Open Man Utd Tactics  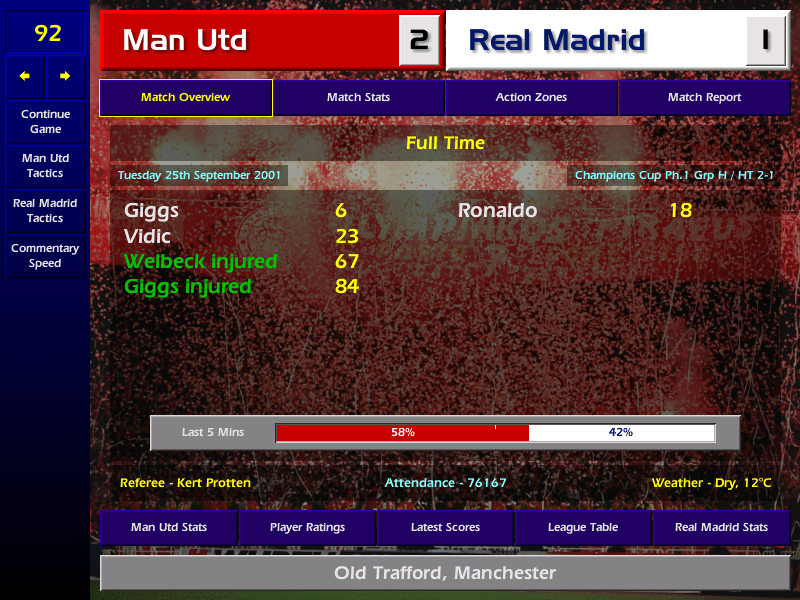(x=45, y=166)
